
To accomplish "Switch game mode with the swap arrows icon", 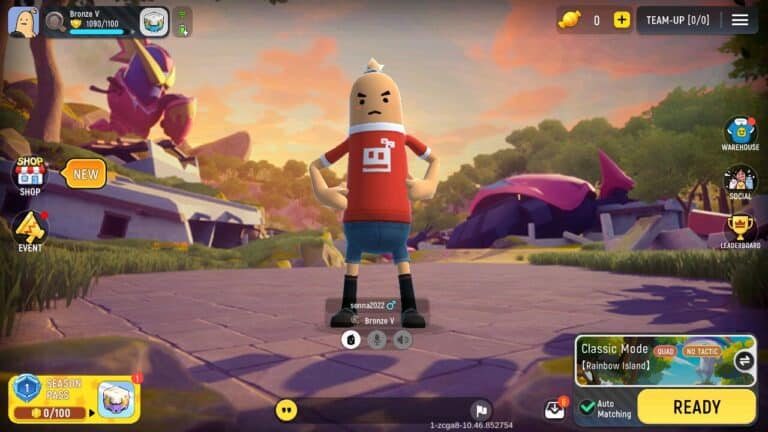I will point(743,361).
